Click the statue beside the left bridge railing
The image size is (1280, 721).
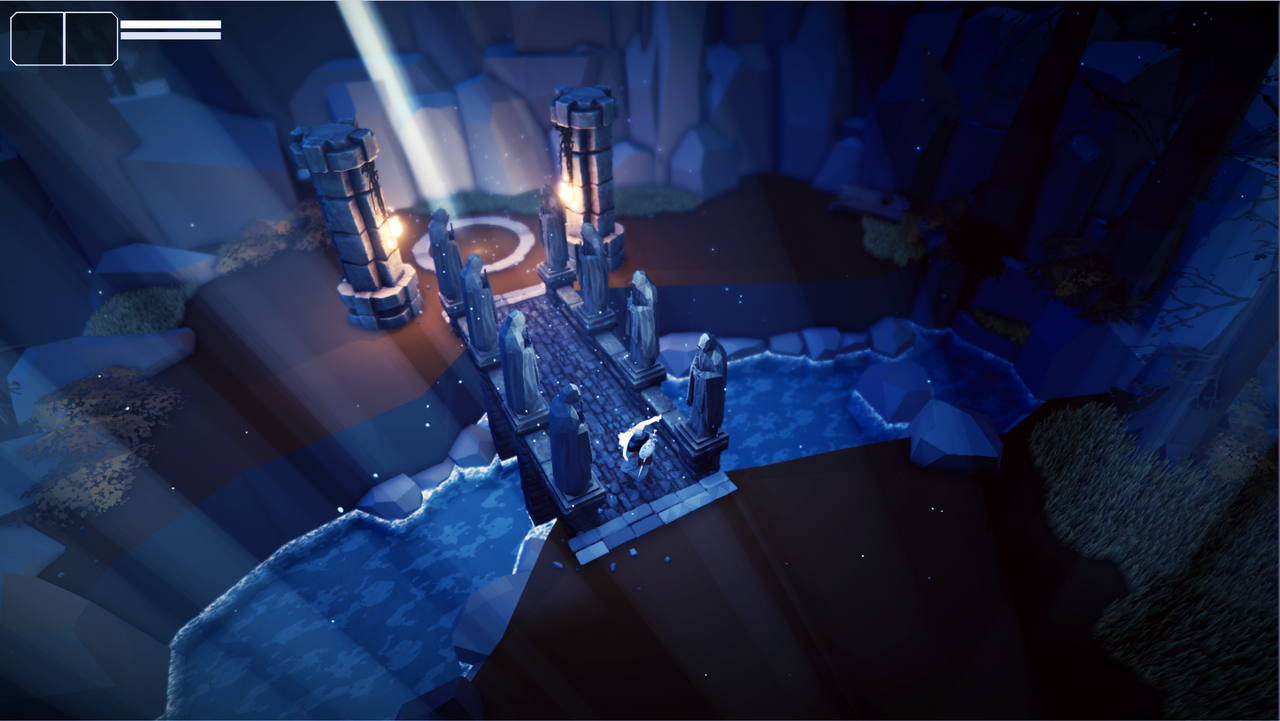click(519, 350)
